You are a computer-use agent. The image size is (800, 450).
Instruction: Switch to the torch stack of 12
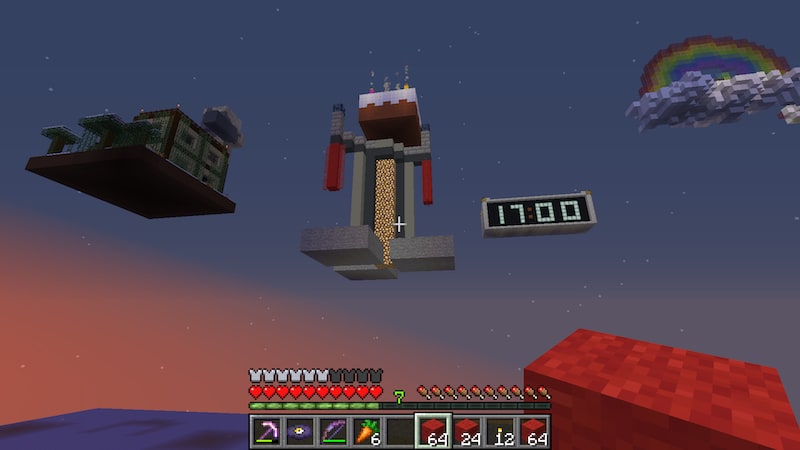tap(499, 432)
